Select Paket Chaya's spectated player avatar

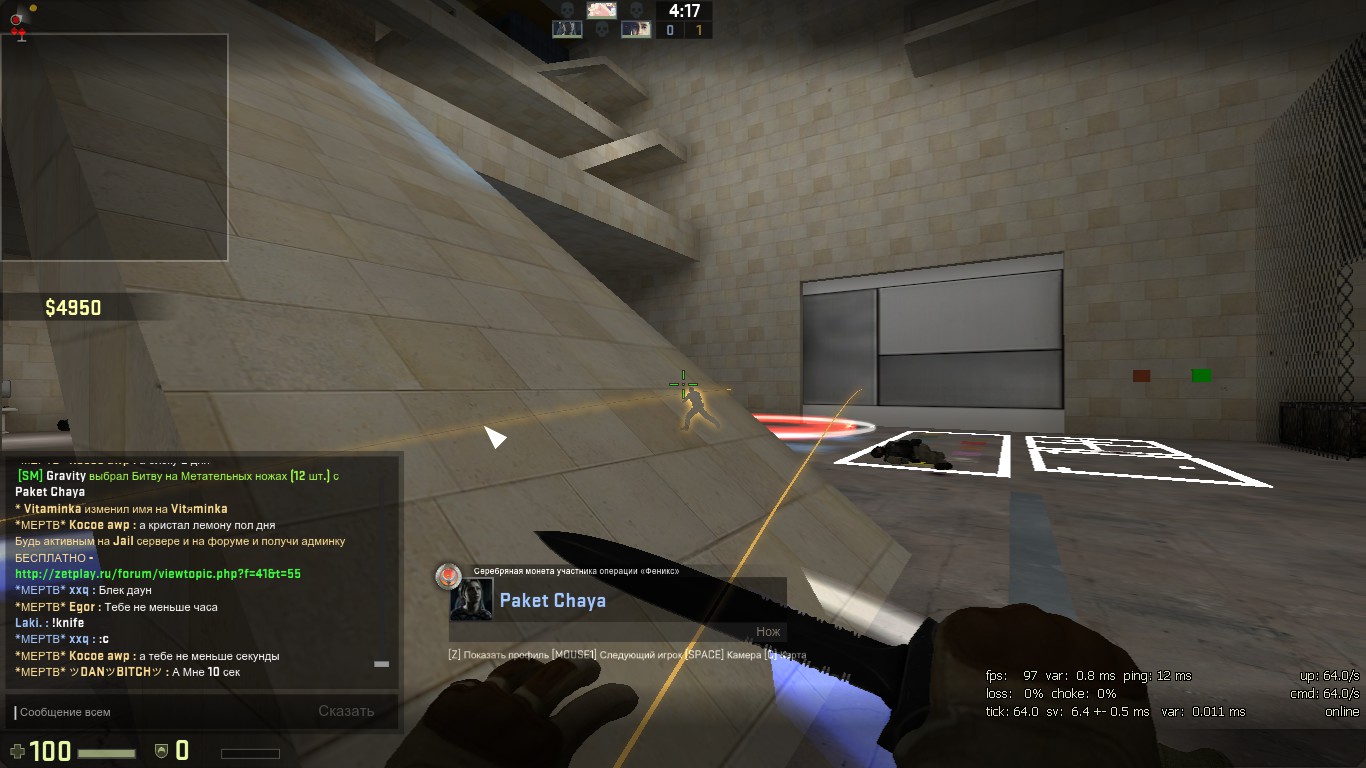pos(471,599)
